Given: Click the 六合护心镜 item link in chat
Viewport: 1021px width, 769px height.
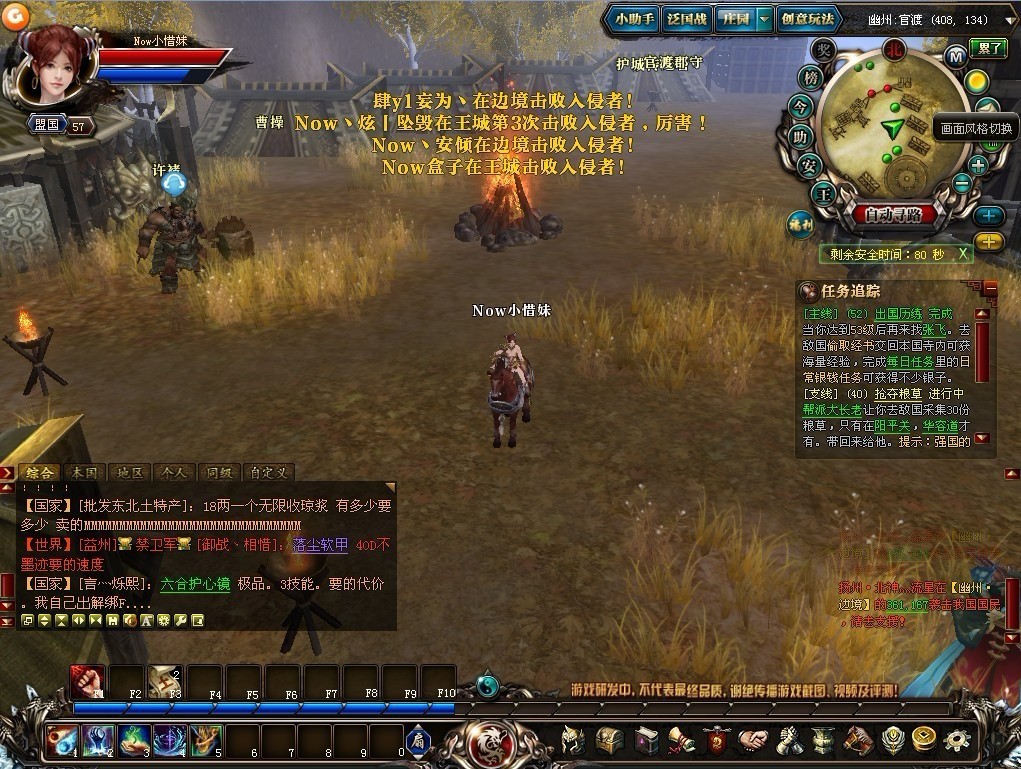Looking at the screenshot, I should (x=195, y=584).
